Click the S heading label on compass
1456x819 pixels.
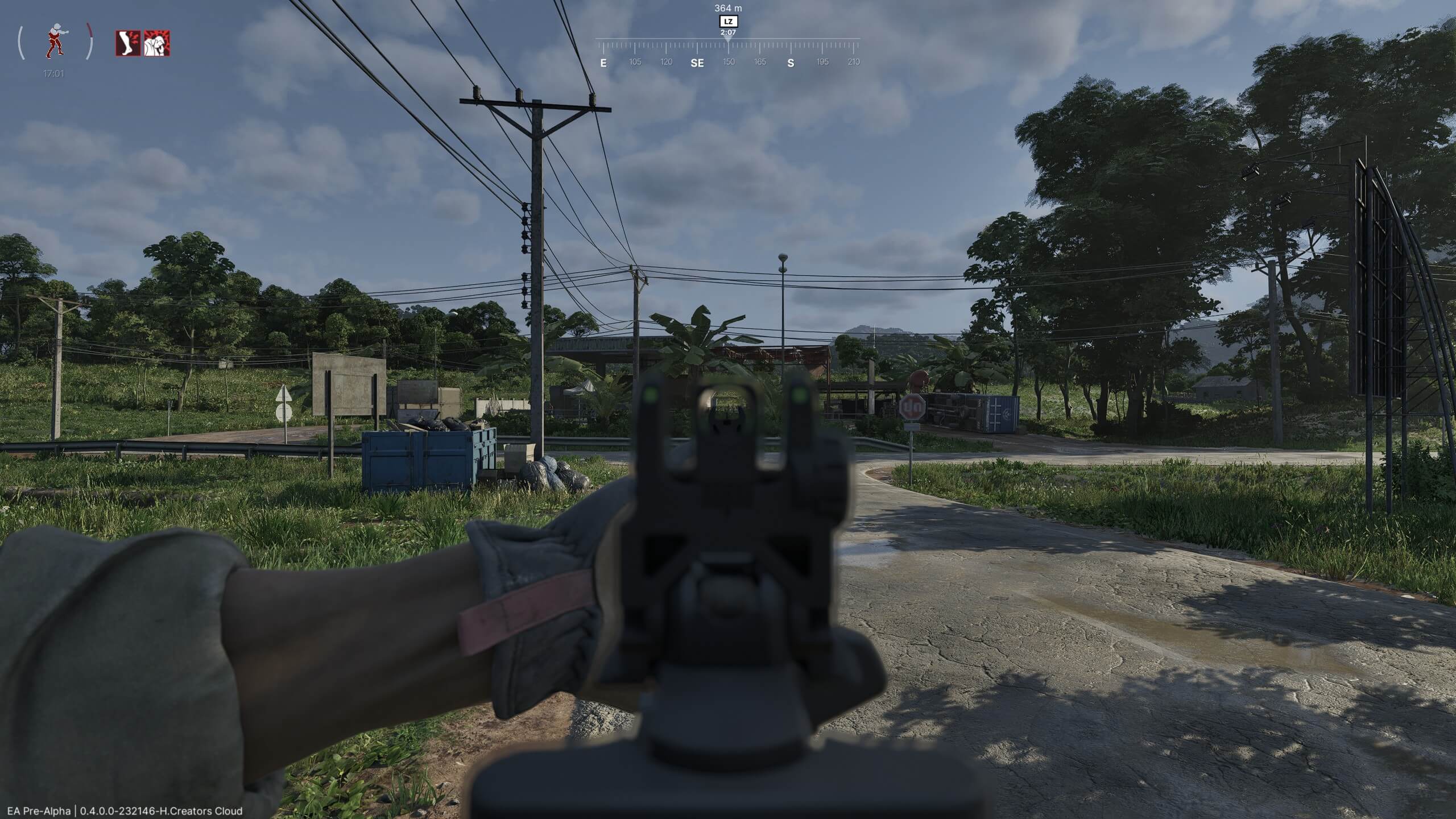pyautogui.click(x=790, y=63)
